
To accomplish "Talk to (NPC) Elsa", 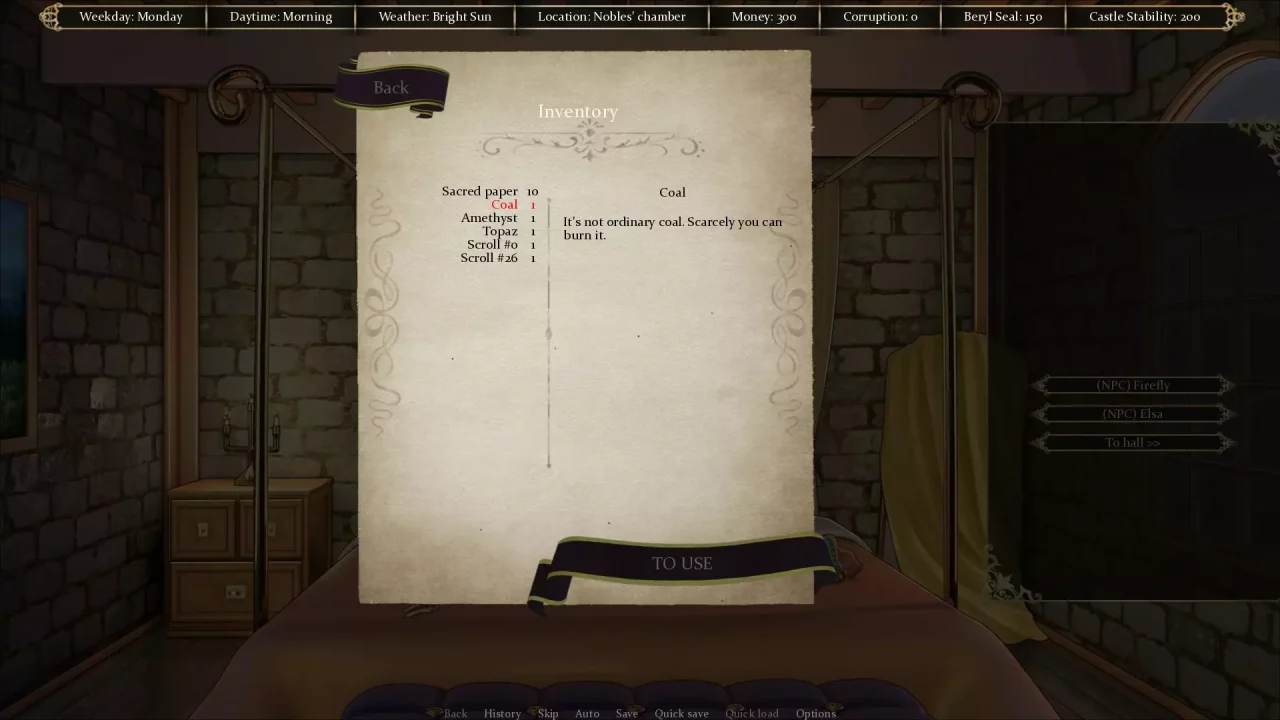I will 1133,413.
